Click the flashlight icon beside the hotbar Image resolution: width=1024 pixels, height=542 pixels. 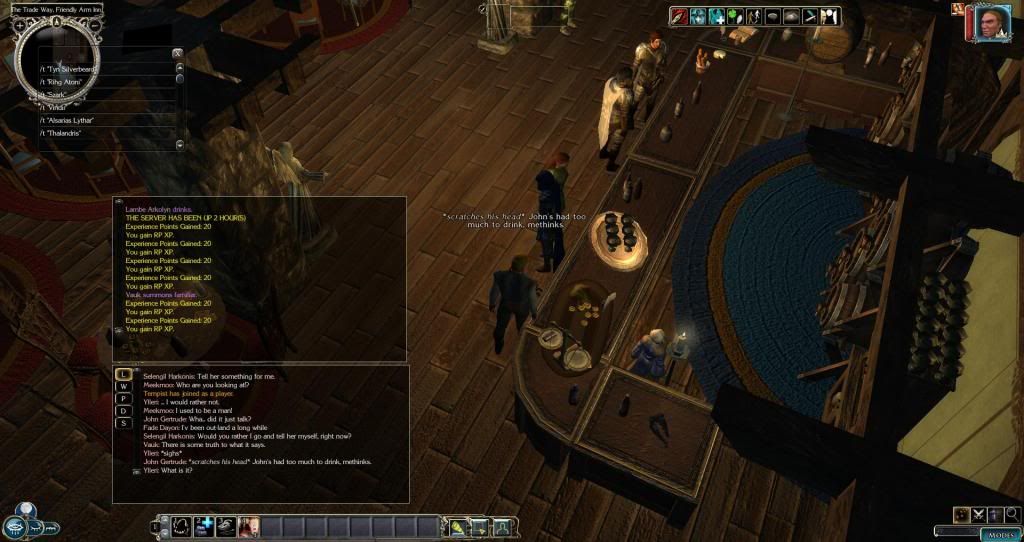(459, 527)
